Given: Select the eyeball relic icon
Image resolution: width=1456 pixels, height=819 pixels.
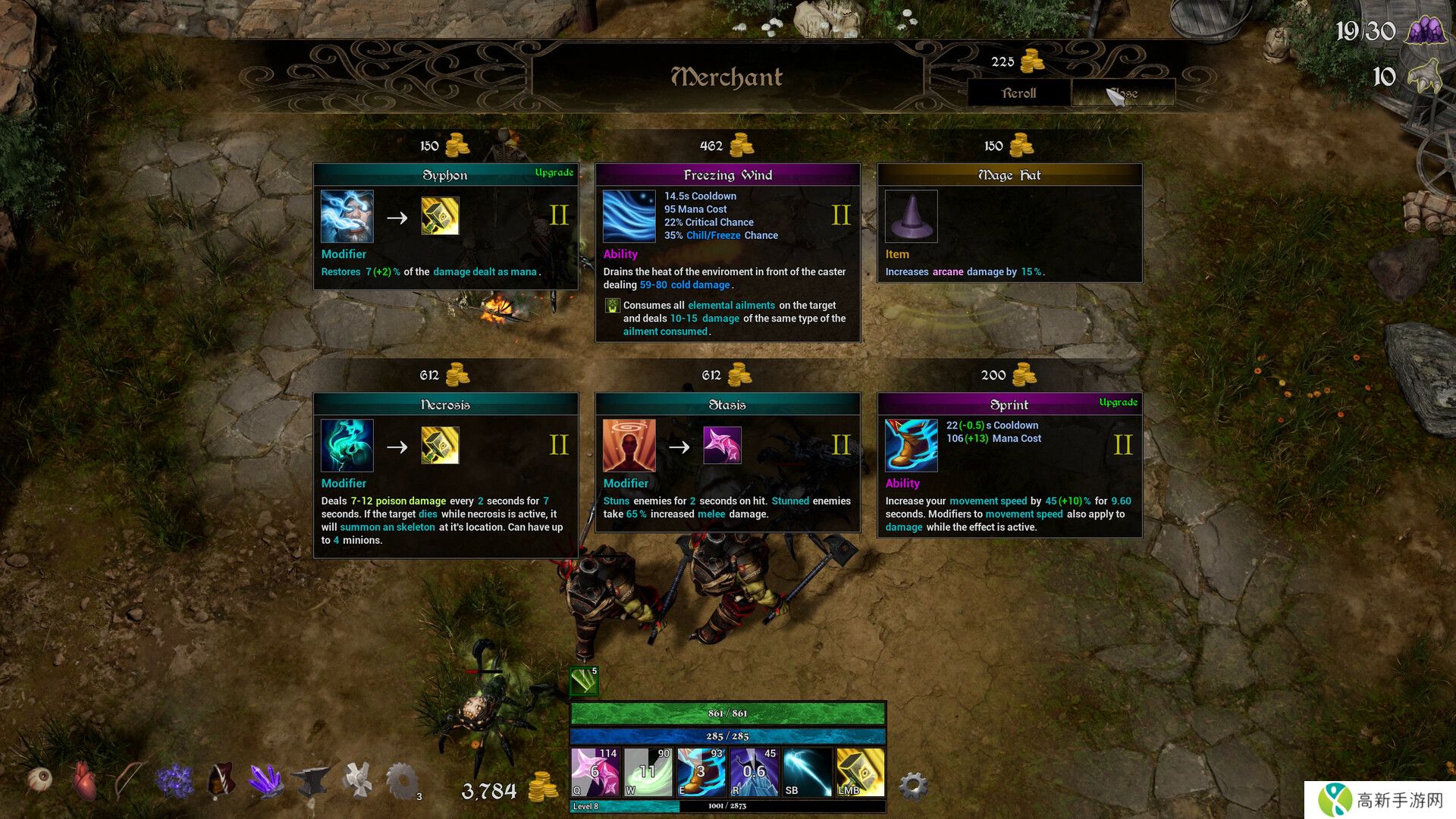Looking at the screenshot, I should [39, 779].
